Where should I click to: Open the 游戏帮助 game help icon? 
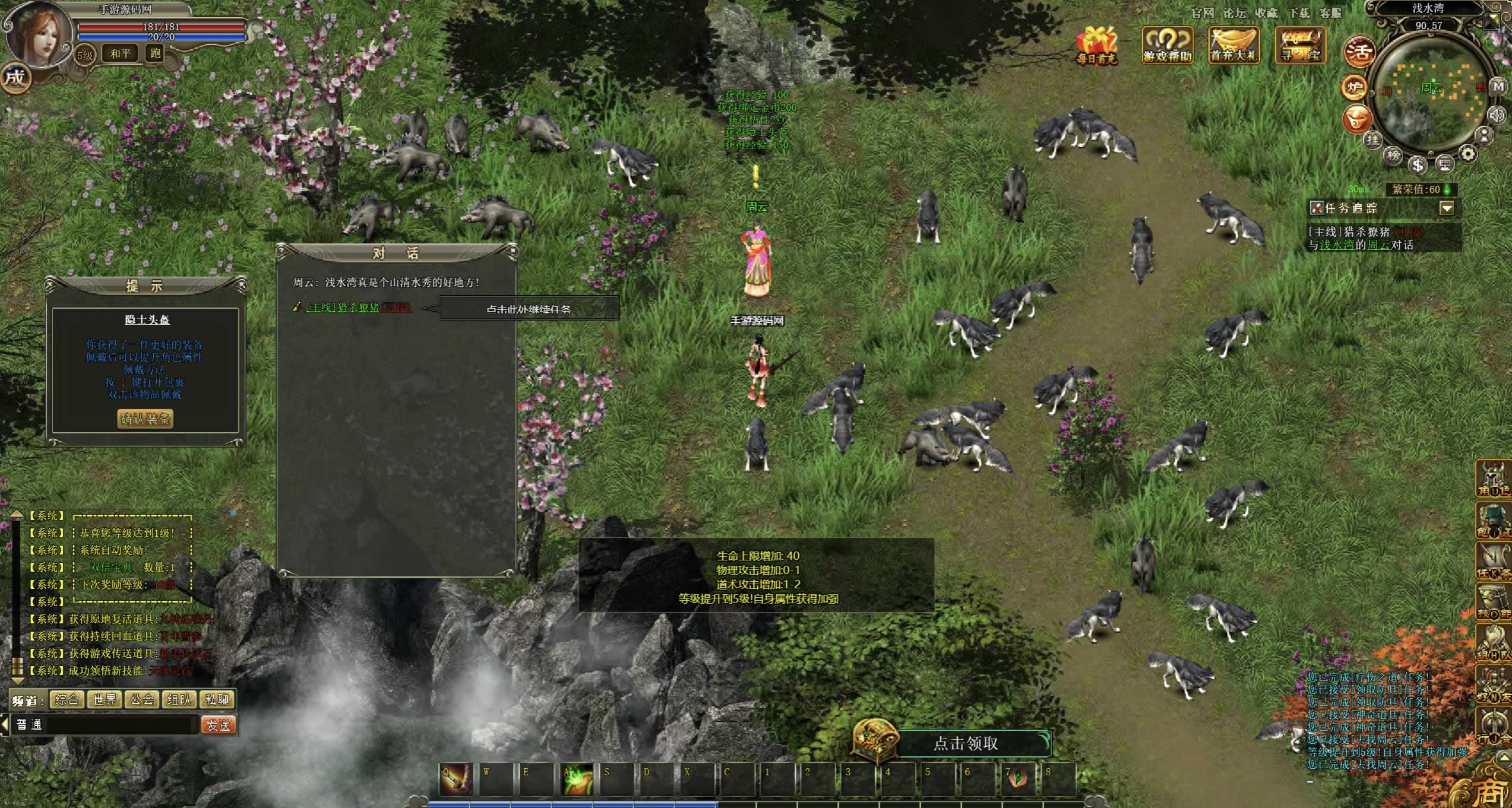tap(1168, 44)
